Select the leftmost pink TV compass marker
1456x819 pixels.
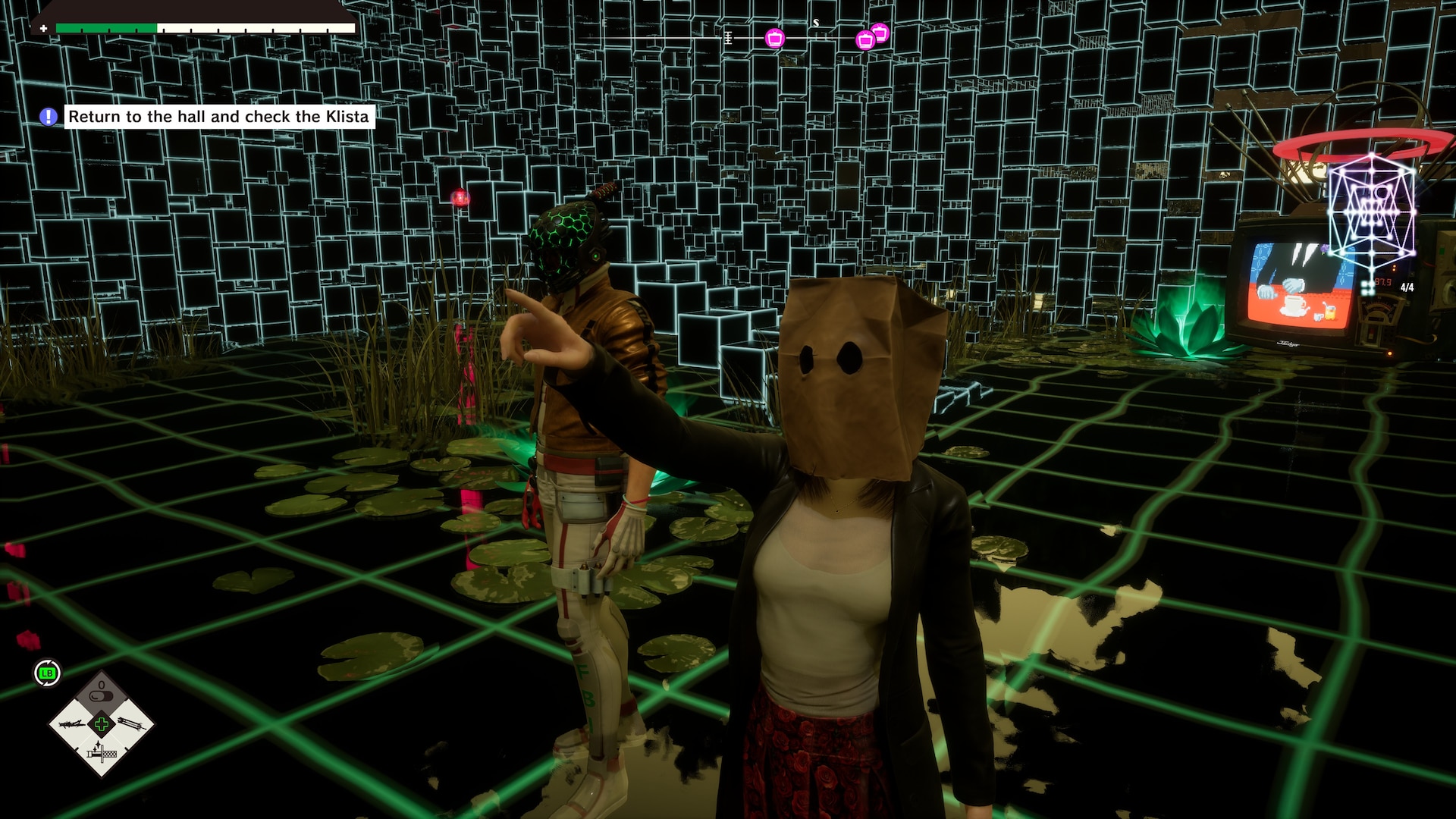pyautogui.click(x=774, y=38)
